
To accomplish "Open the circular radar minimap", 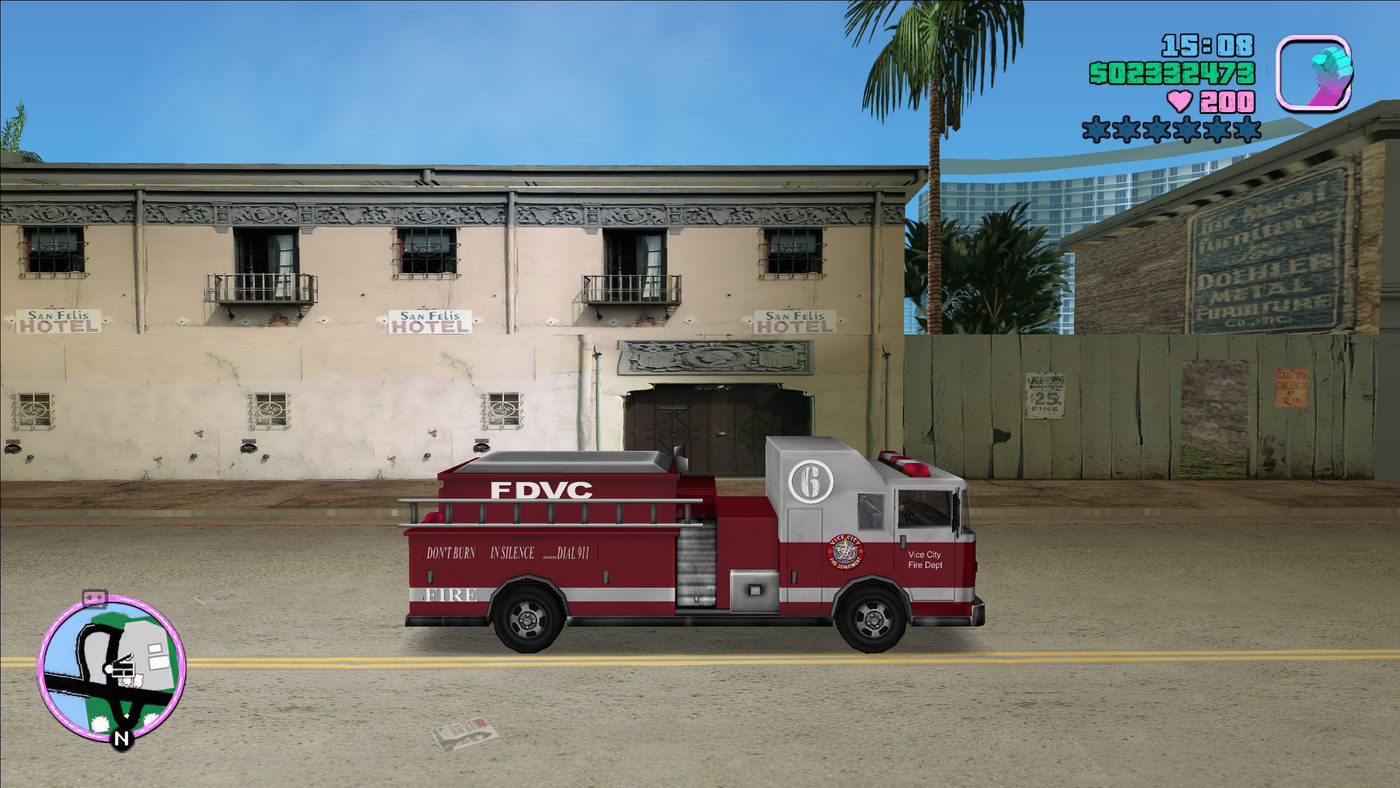I will (x=112, y=668).
